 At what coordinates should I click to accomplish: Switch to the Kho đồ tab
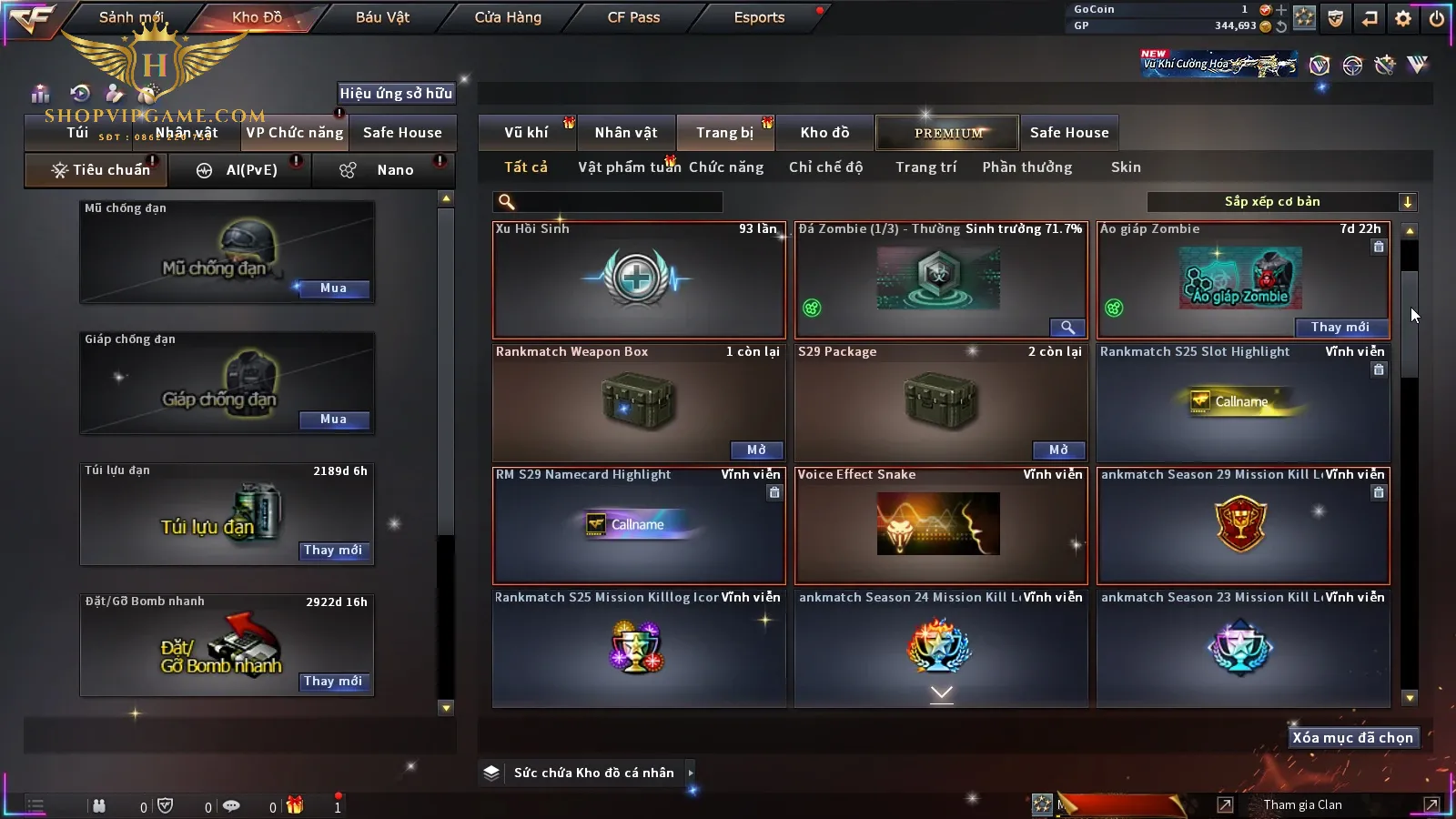(x=824, y=133)
